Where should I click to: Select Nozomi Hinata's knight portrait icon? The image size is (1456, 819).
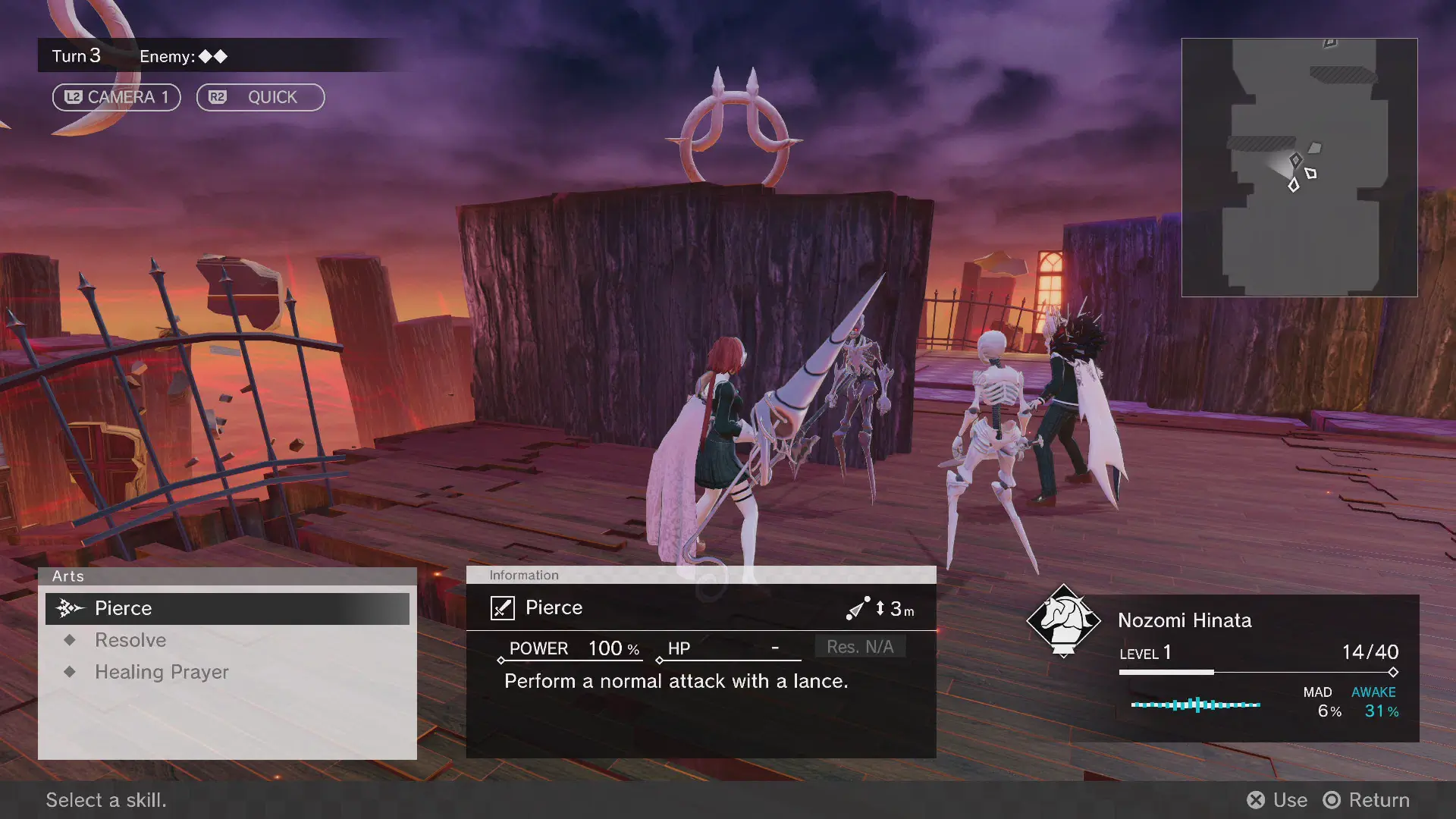pos(1063,620)
